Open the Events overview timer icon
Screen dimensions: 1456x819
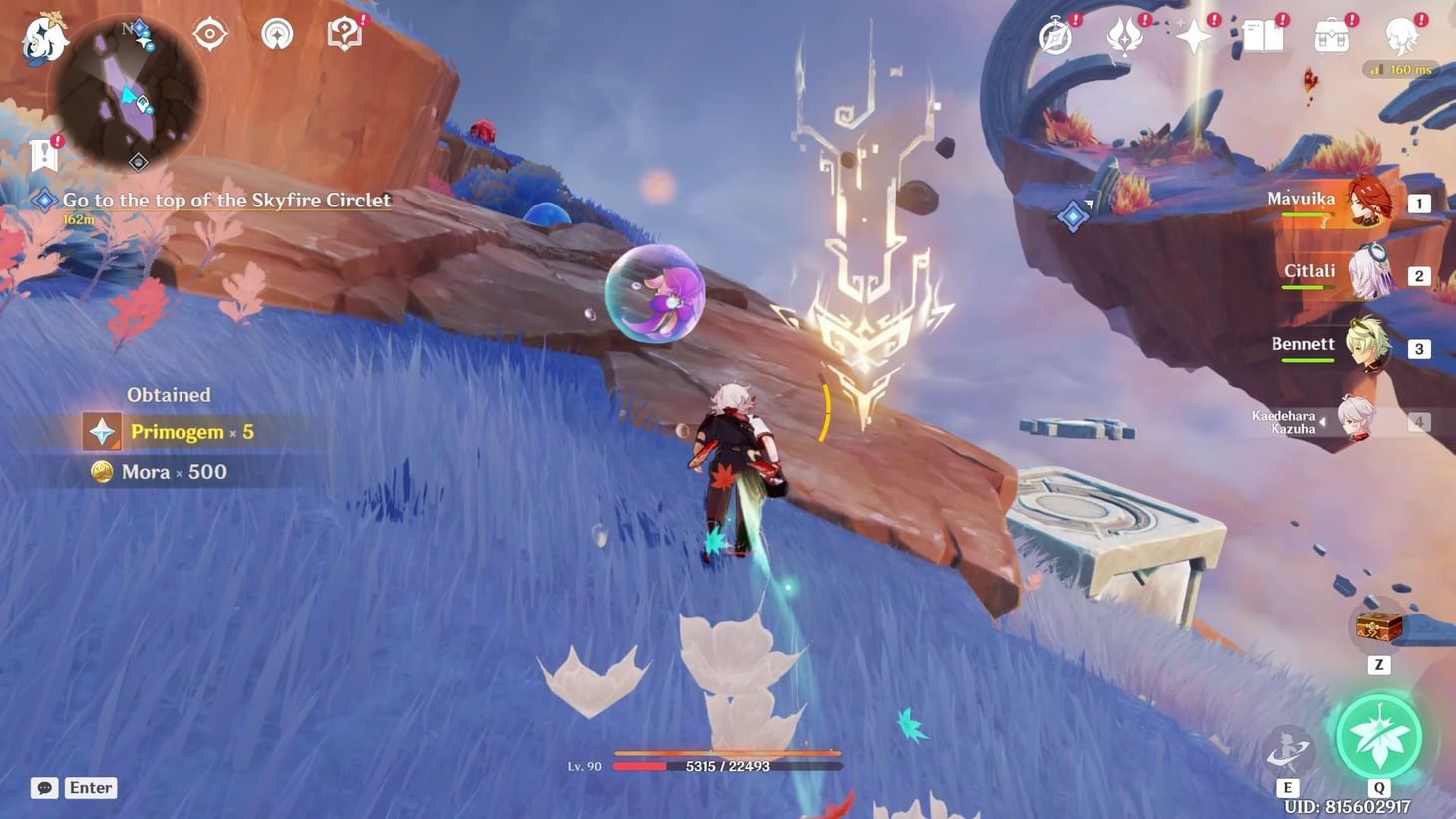point(1054,33)
